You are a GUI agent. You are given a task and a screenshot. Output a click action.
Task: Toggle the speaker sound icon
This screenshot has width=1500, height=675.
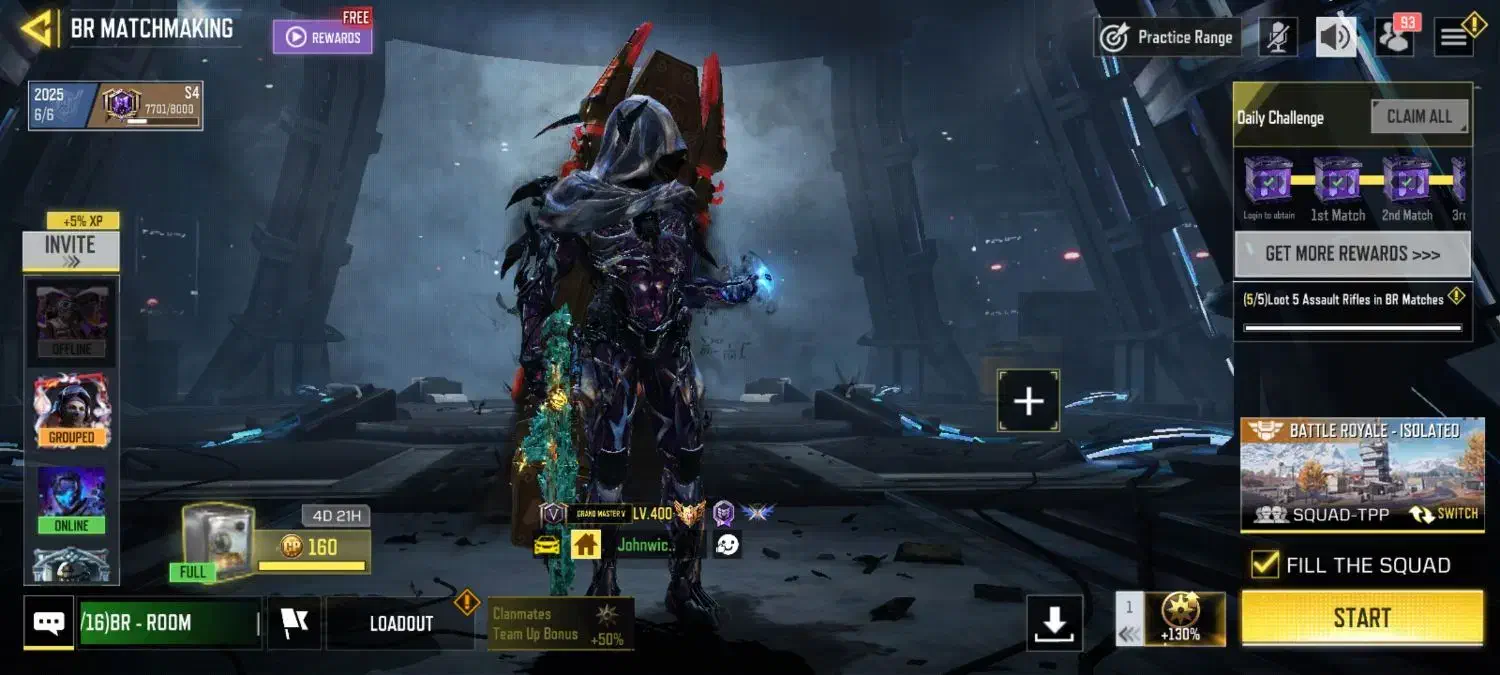[x=1335, y=37]
